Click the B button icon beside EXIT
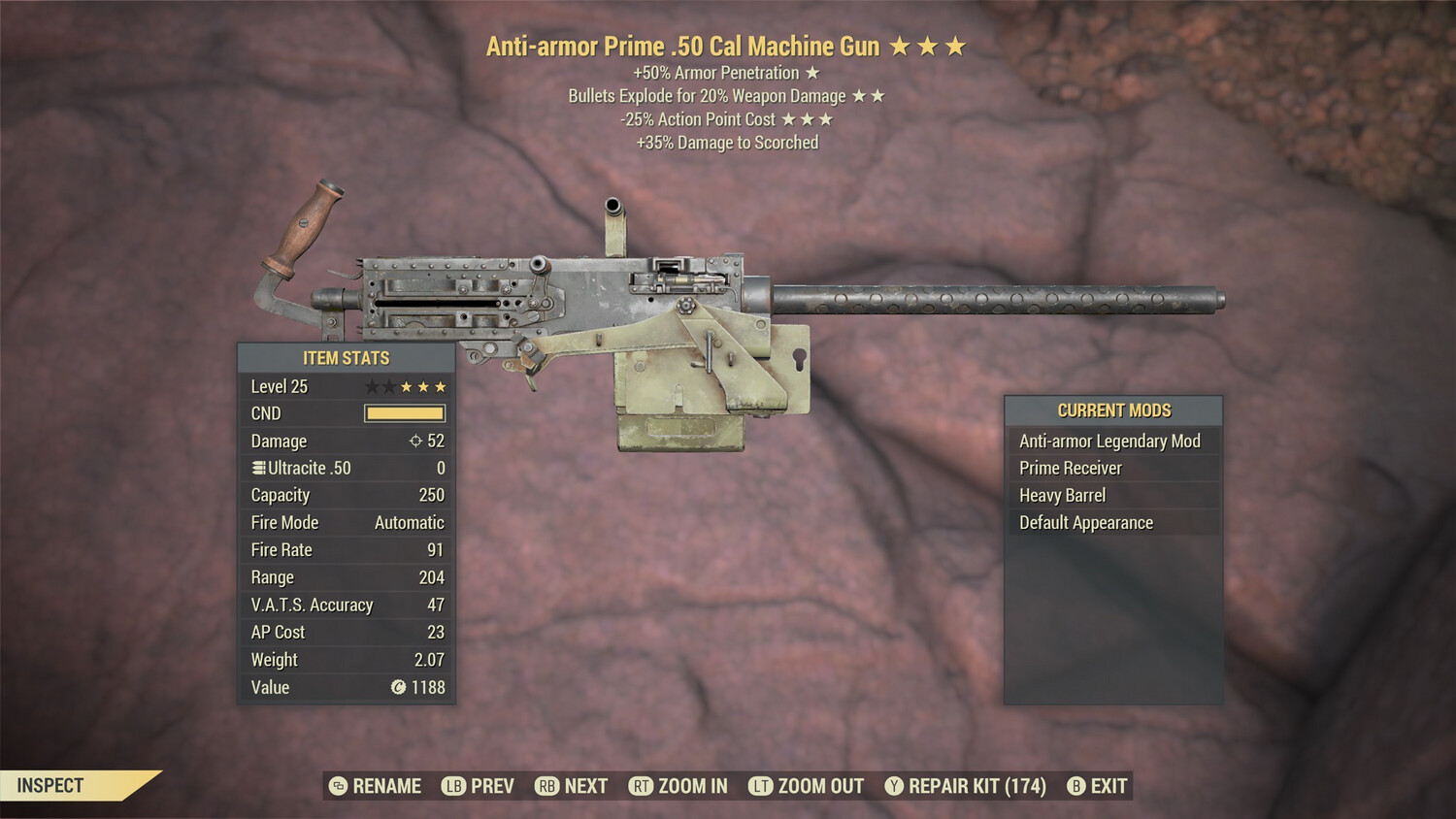The height and width of the screenshot is (819, 1456). [1075, 786]
